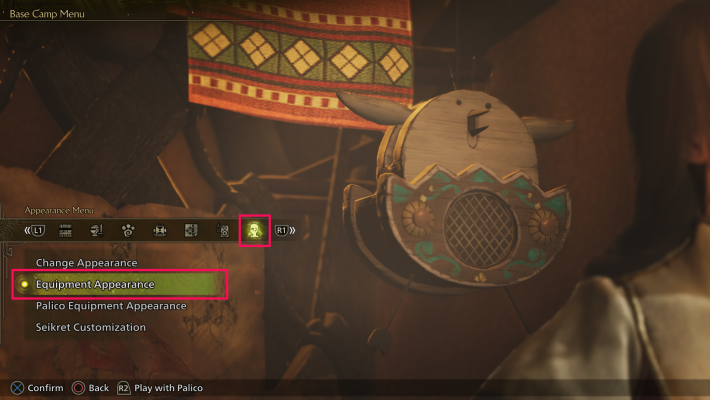Viewport: 710px width, 400px height.
Task: Switch to the highlighted Appearance Menu tab
Action: click(x=254, y=231)
